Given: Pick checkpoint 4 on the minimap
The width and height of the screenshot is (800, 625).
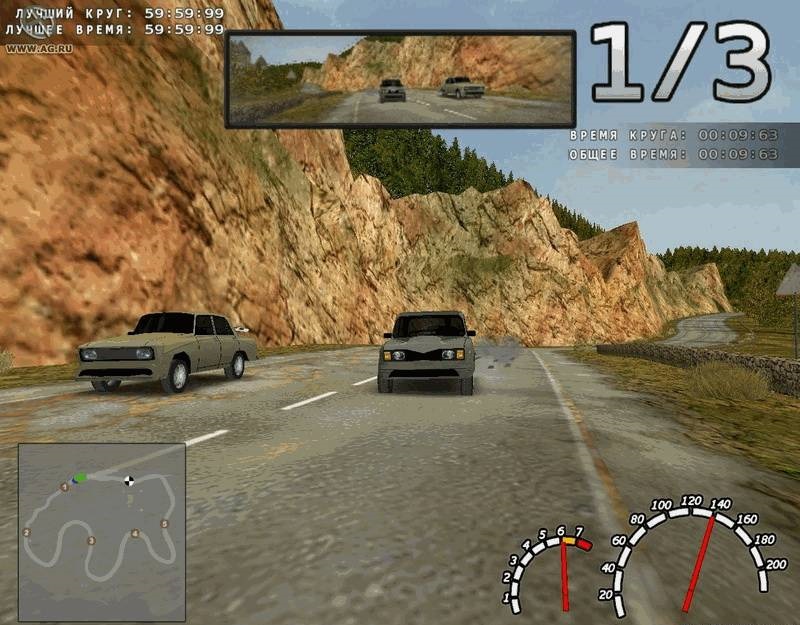Looking at the screenshot, I should tap(135, 534).
